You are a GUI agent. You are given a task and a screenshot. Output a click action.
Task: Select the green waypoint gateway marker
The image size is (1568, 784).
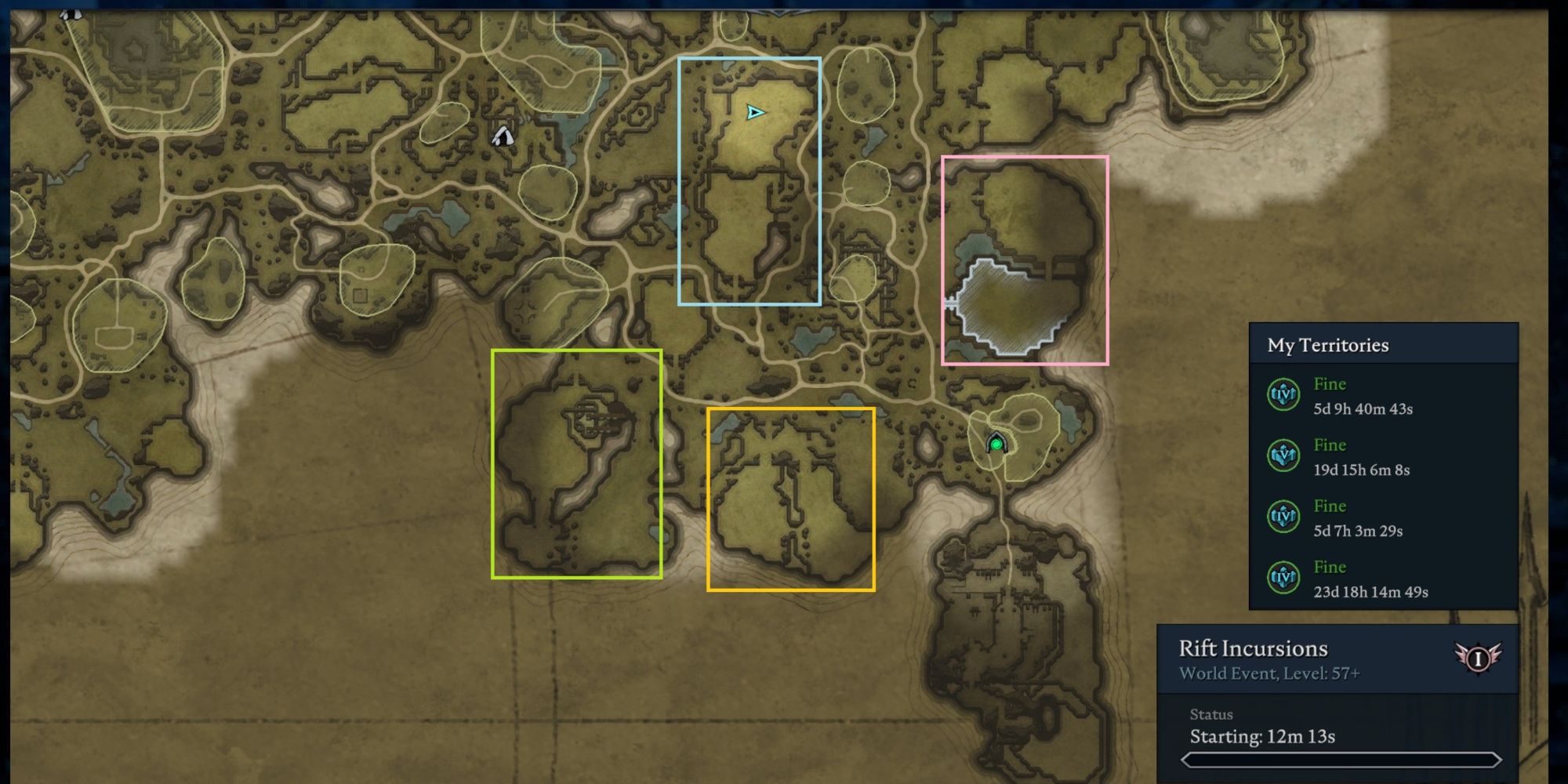coord(996,443)
